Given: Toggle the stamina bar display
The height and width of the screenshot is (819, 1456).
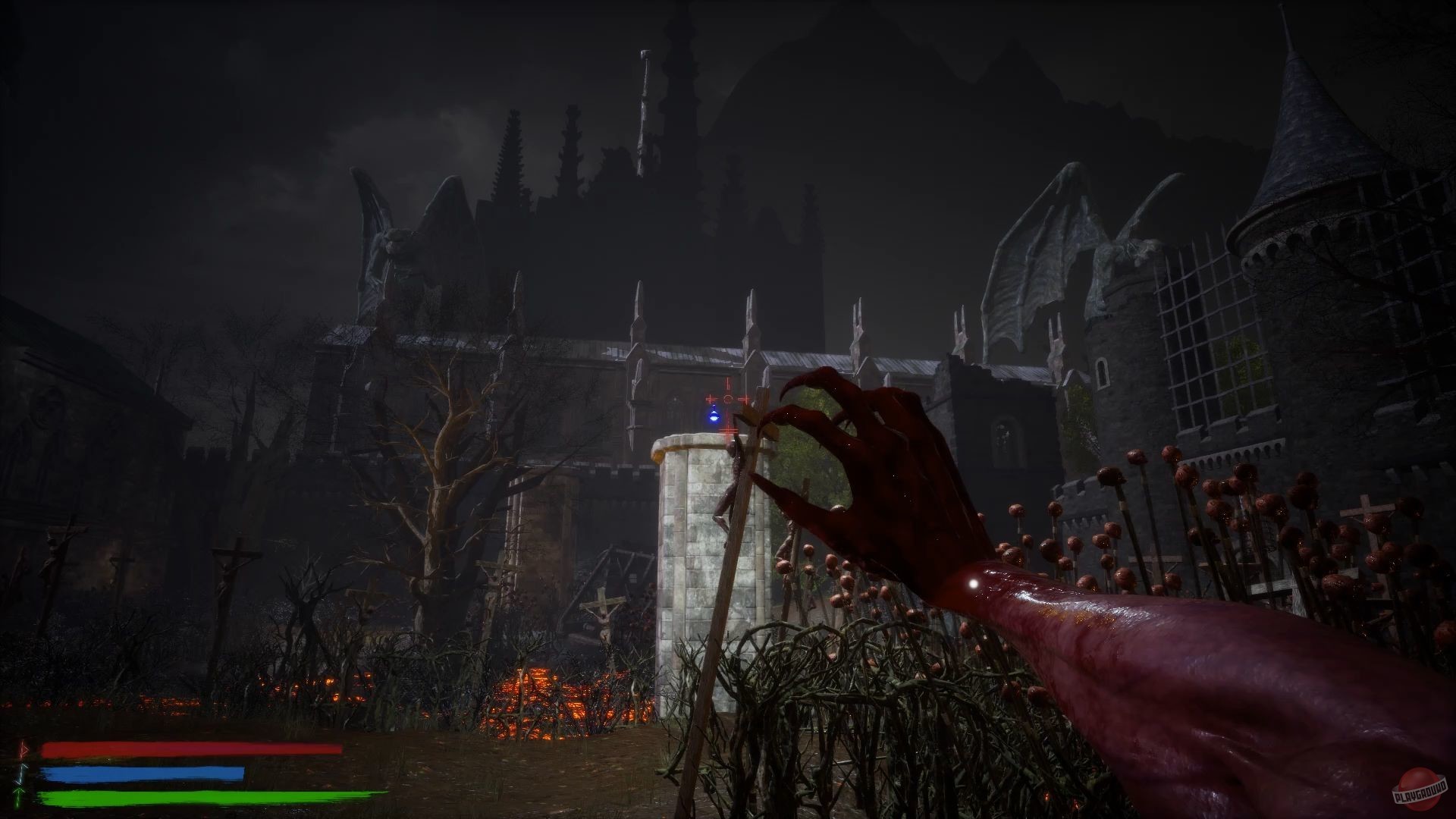Looking at the screenshot, I should [205, 796].
